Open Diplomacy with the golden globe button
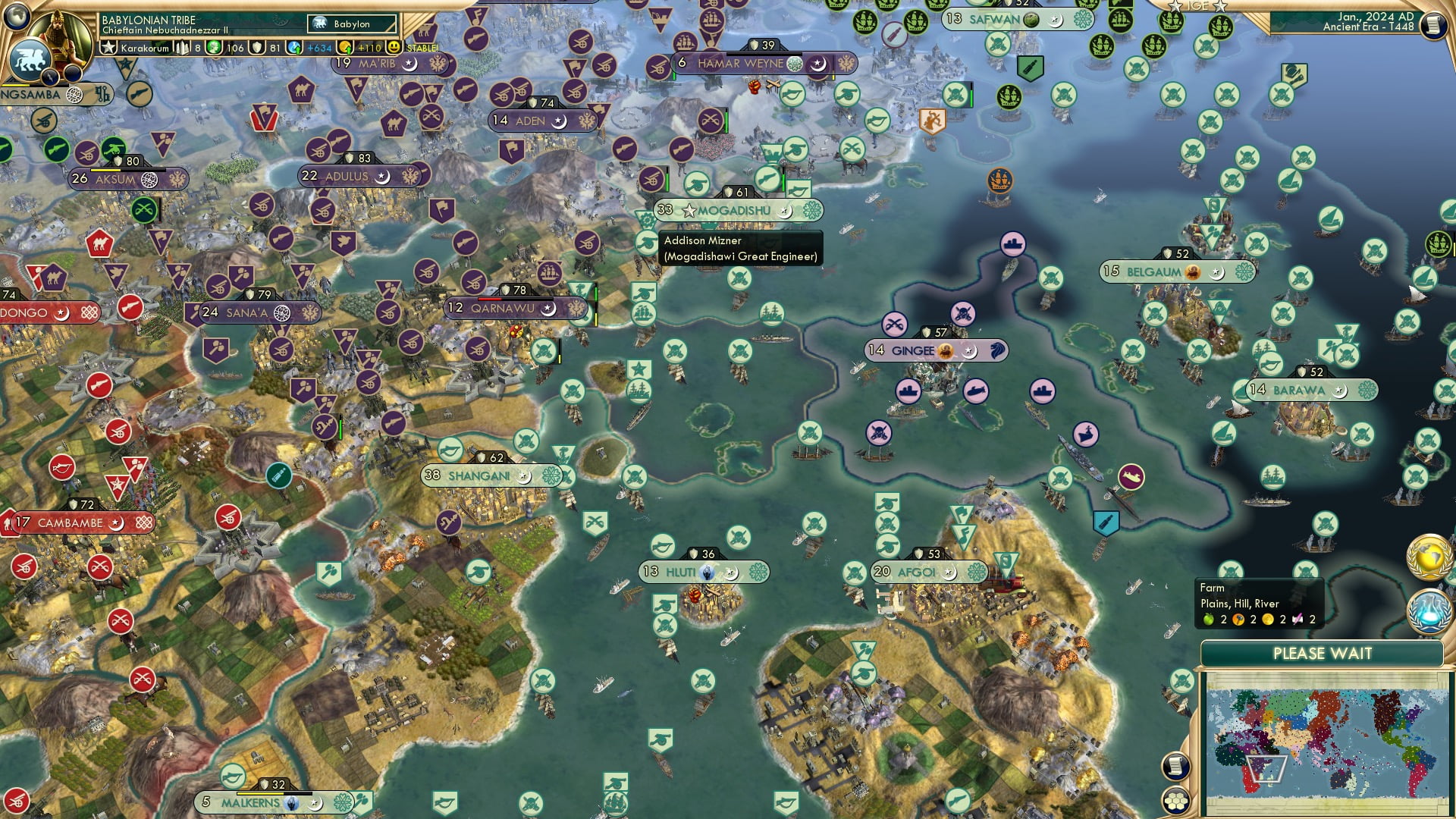 [1428, 558]
